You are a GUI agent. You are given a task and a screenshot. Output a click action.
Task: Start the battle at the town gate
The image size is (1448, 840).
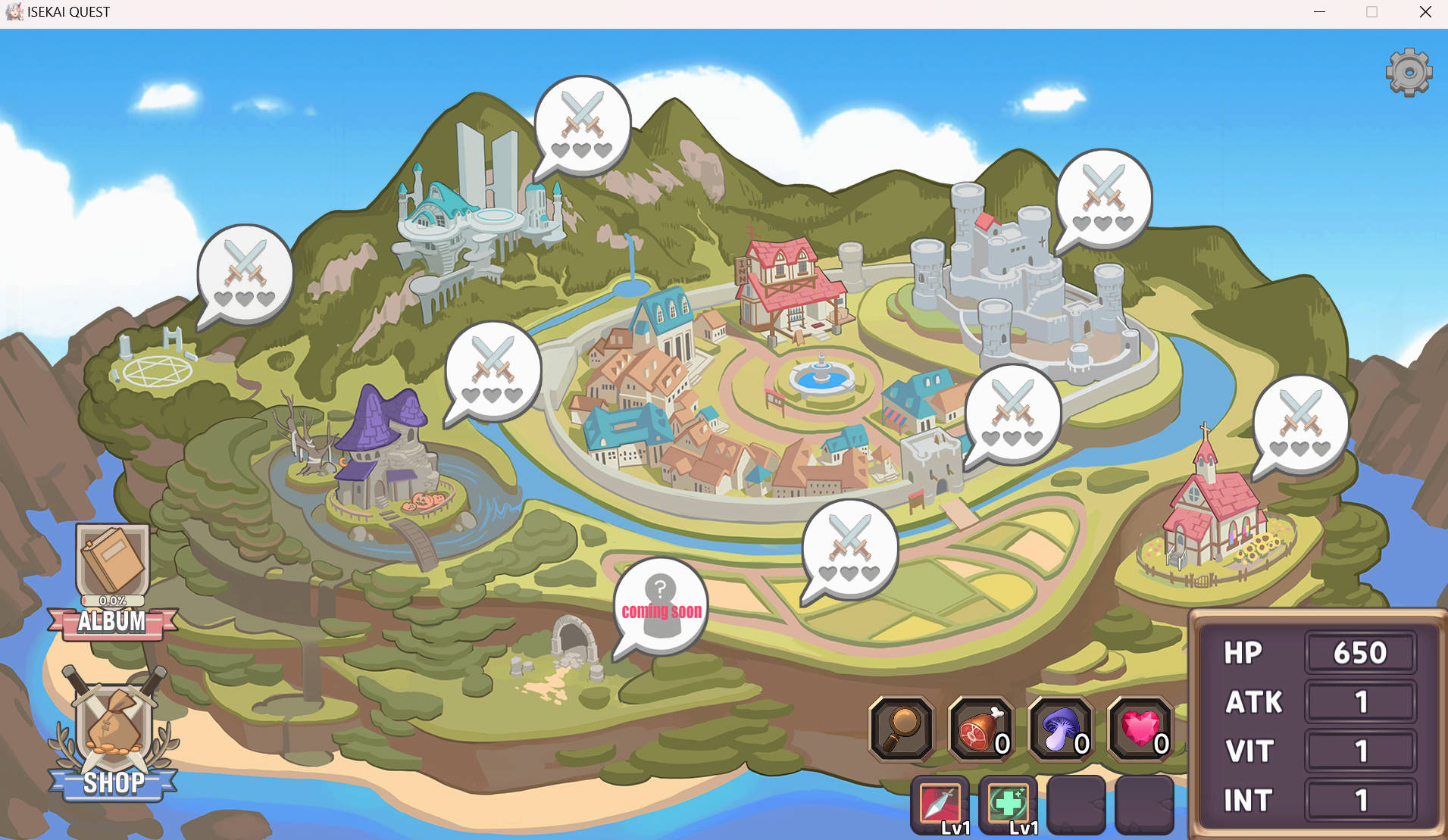click(1012, 414)
